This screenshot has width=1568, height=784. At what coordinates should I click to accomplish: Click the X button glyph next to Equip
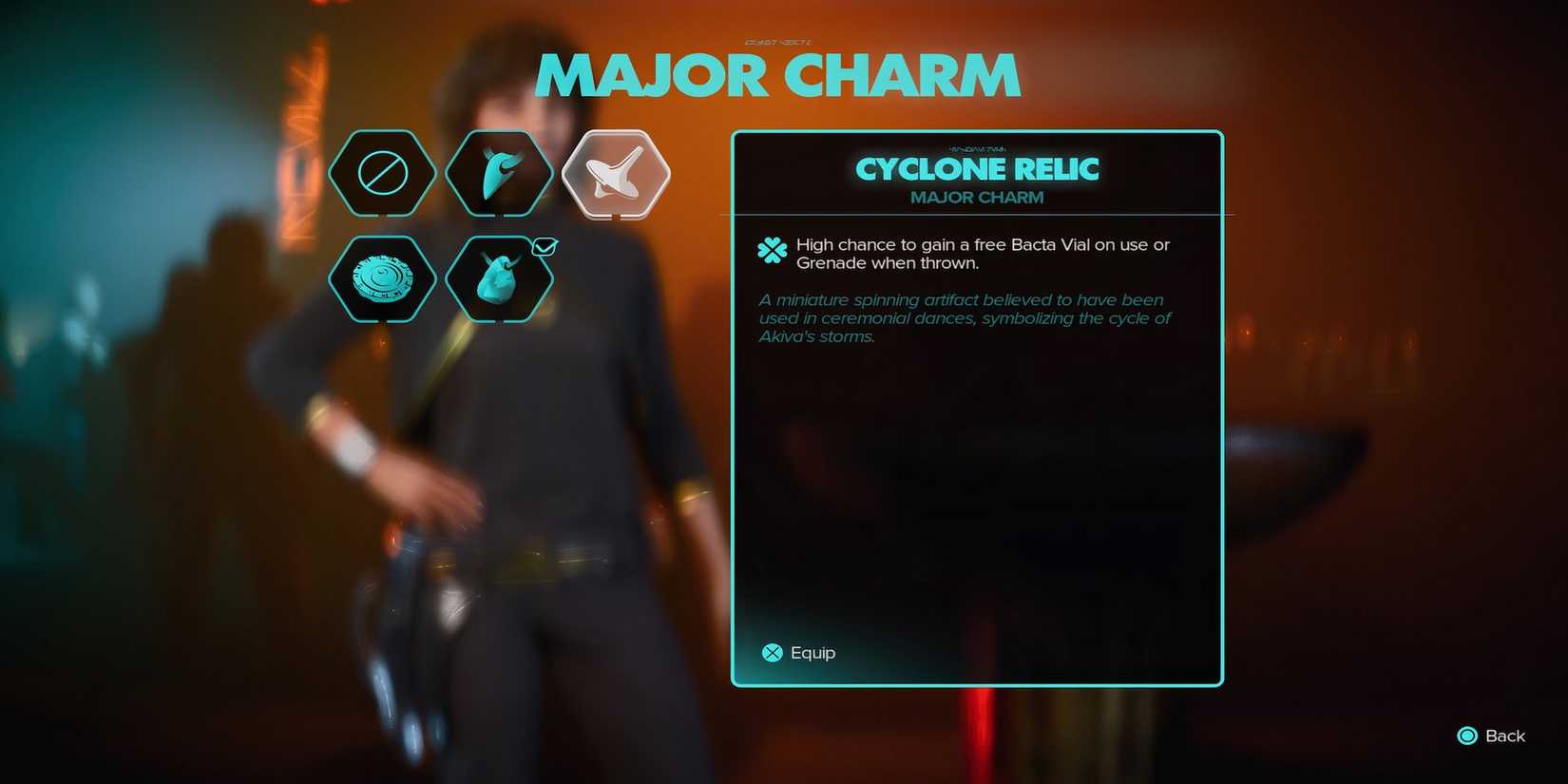[770, 653]
